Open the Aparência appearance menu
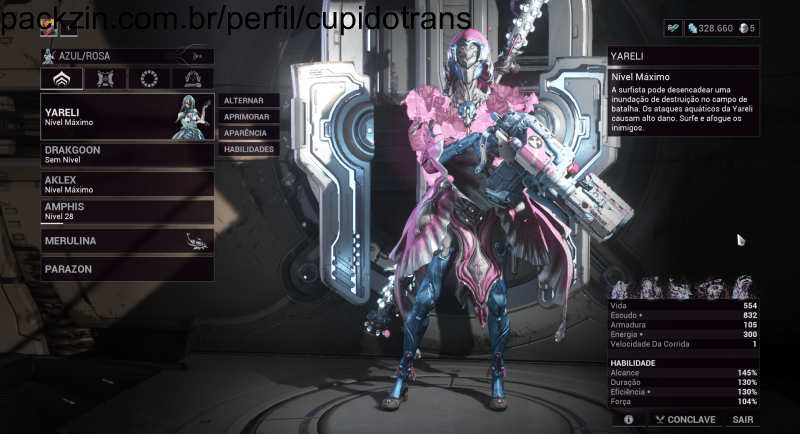The width and height of the screenshot is (800, 434). [247, 133]
